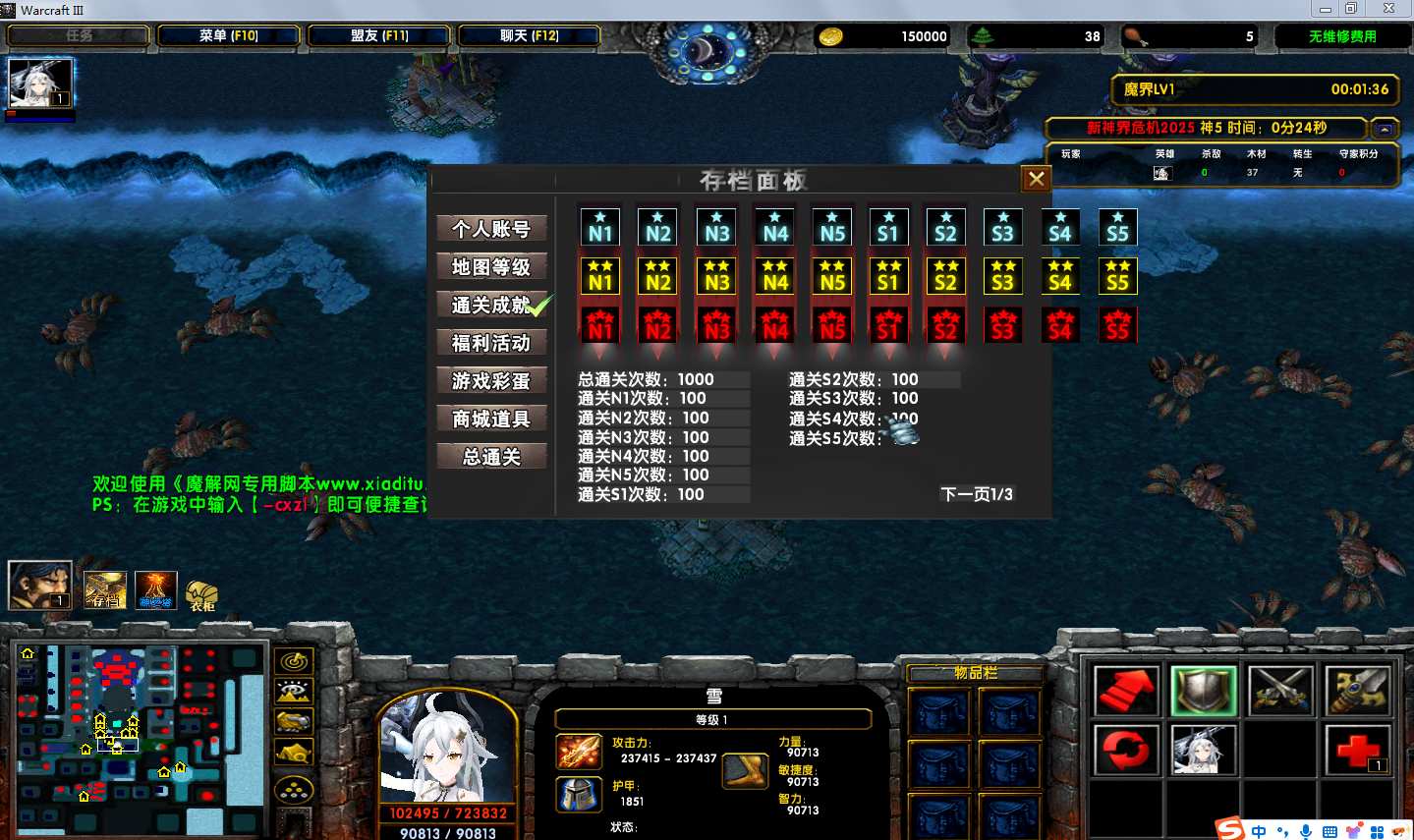Screen dimensions: 1414x840
Task: Open the 菜单 (F10) menu
Action: click(x=228, y=36)
